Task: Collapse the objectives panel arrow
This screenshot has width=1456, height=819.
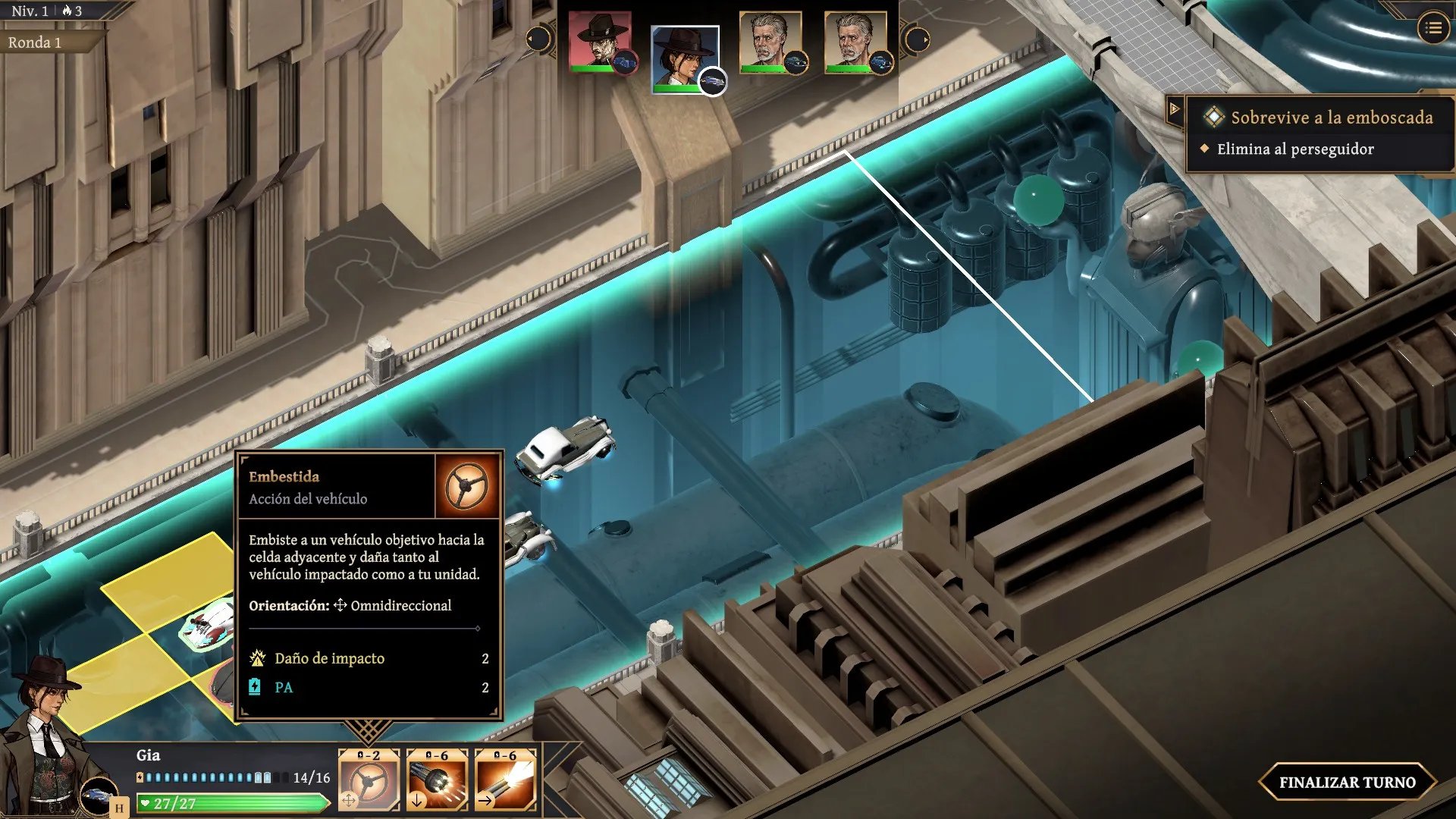Action: [x=1175, y=109]
